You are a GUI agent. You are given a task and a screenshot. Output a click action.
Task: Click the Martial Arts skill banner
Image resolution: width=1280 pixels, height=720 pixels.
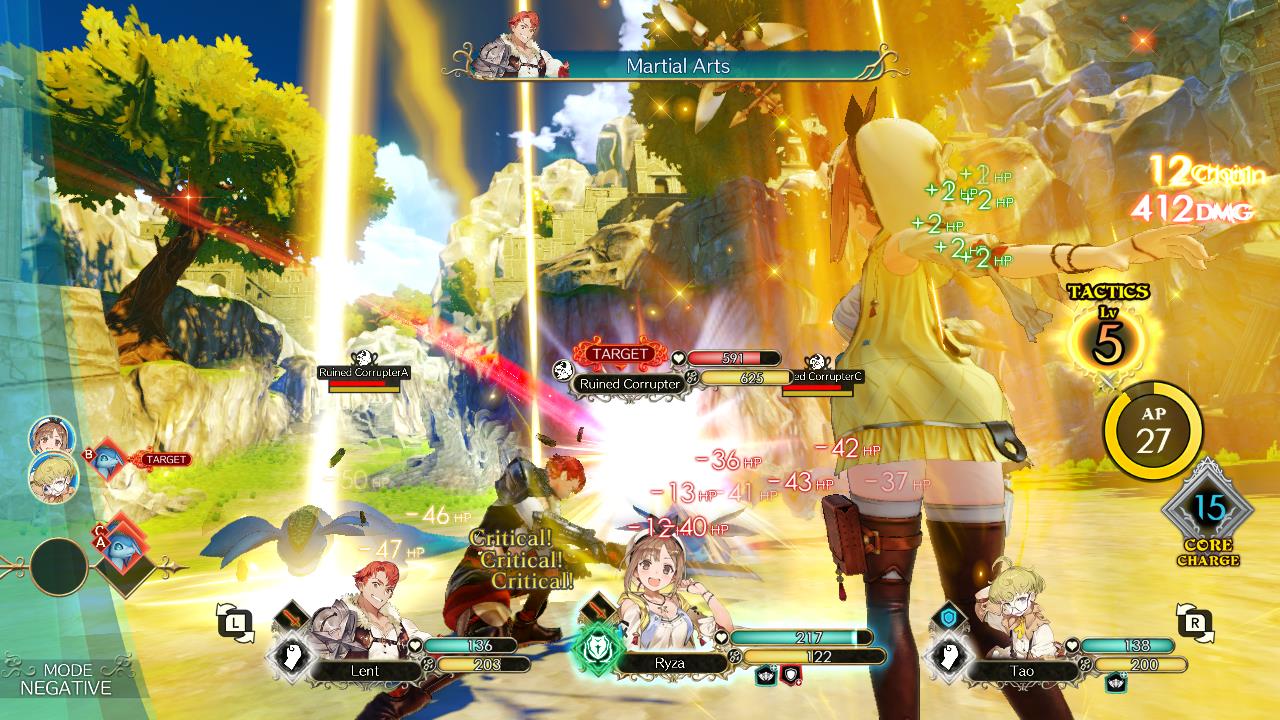point(678,66)
